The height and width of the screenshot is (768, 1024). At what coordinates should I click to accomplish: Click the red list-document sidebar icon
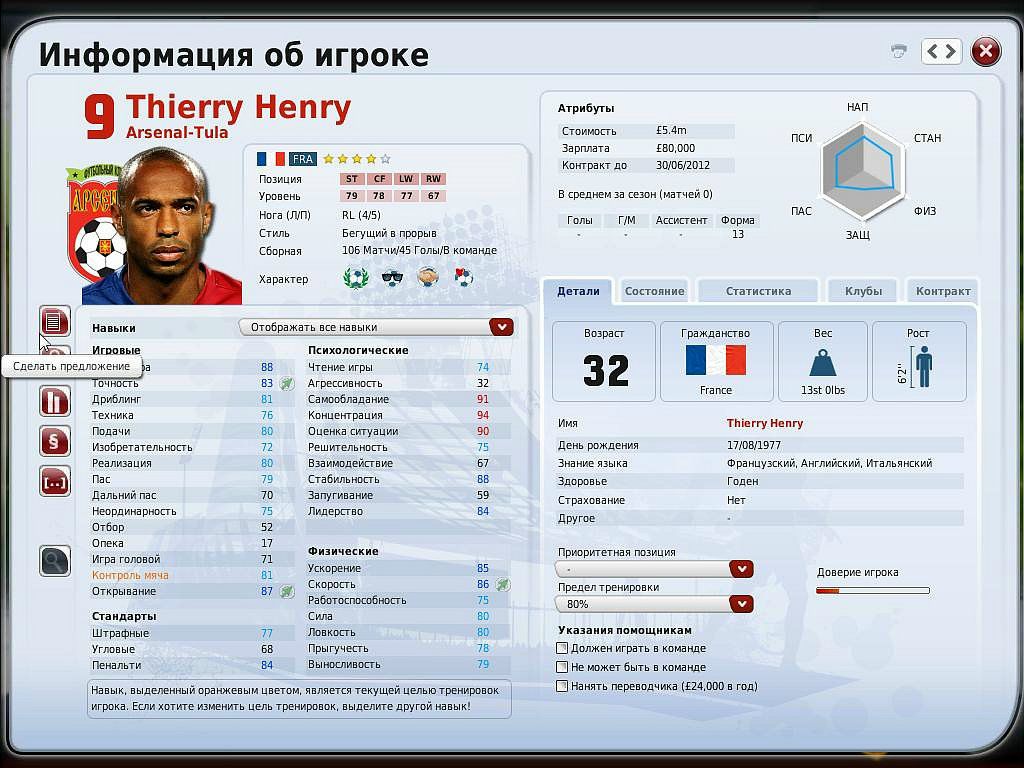tap(55, 321)
